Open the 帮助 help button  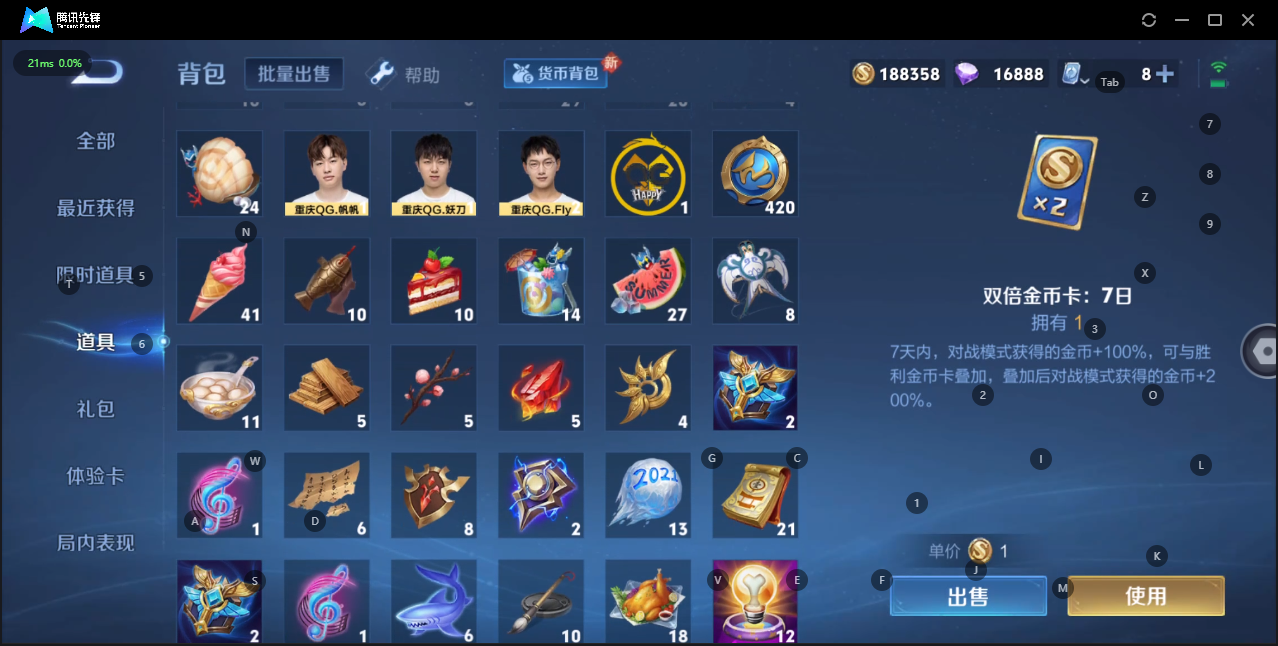404,74
